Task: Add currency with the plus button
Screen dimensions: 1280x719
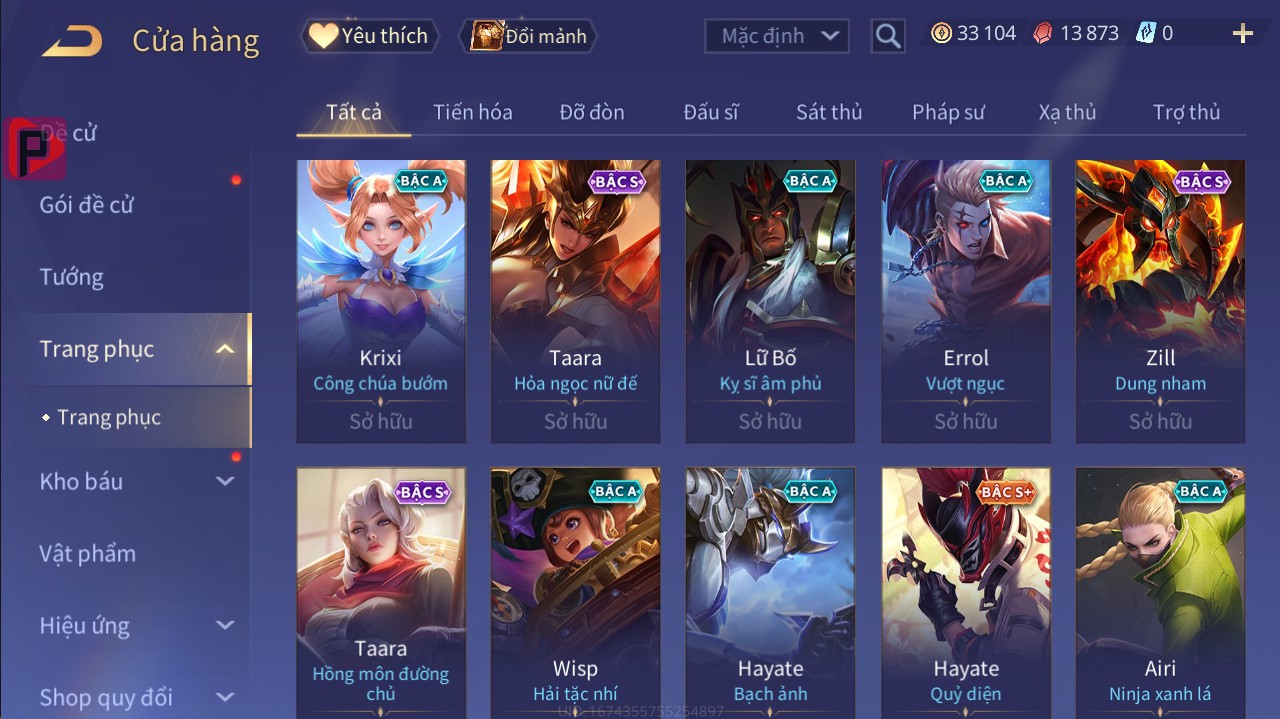Action: coord(1243,34)
